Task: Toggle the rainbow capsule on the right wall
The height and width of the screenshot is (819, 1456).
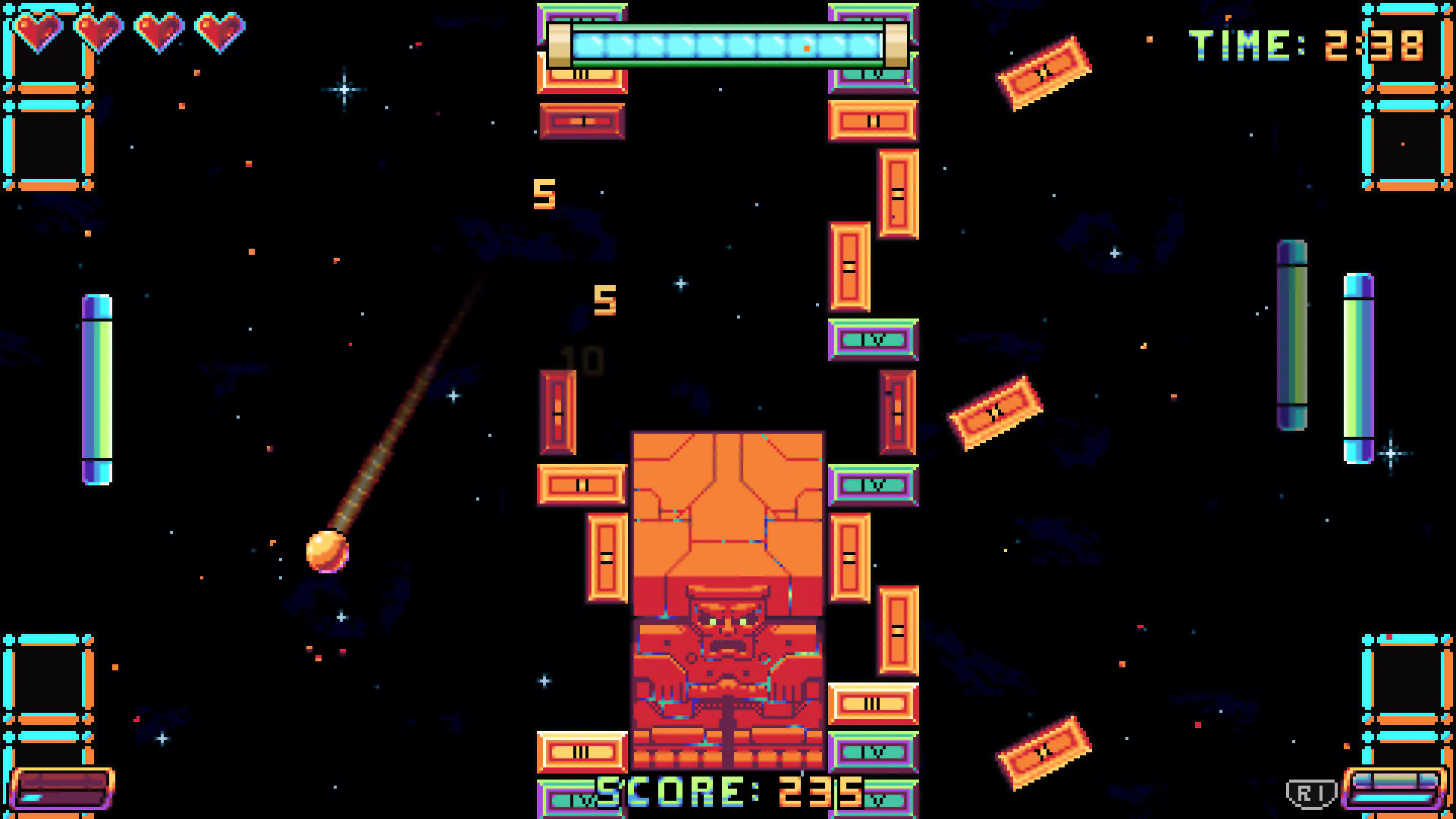Action: (1357, 364)
